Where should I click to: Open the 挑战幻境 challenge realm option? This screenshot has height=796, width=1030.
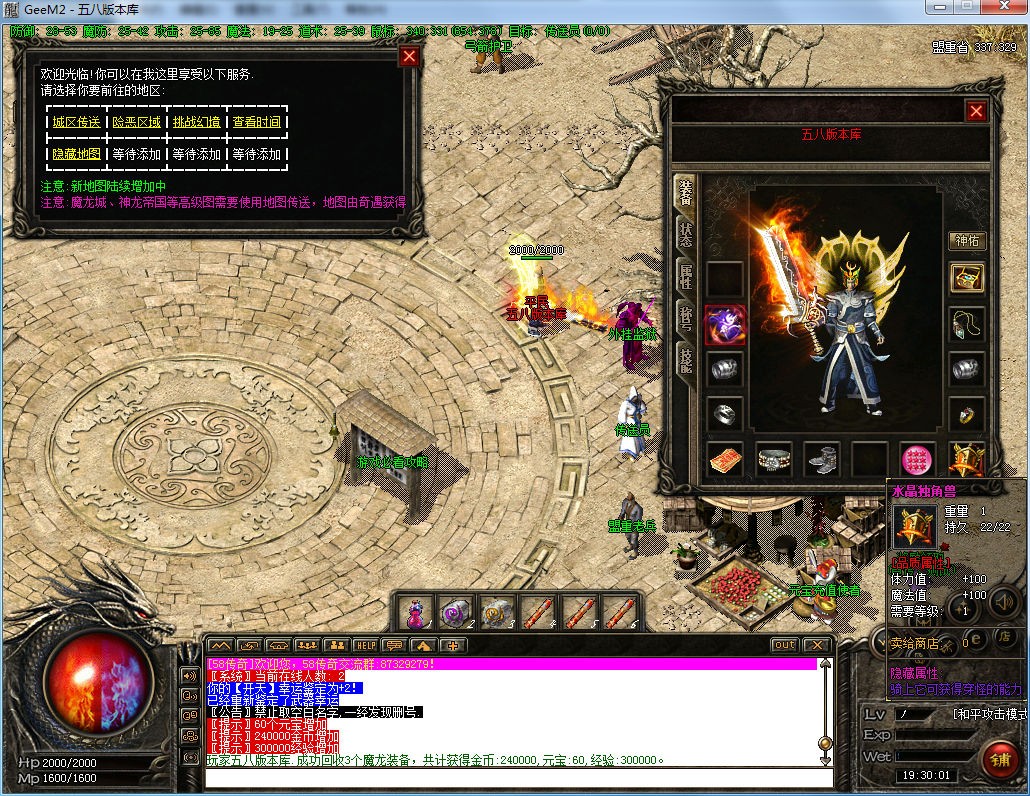click(x=197, y=122)
